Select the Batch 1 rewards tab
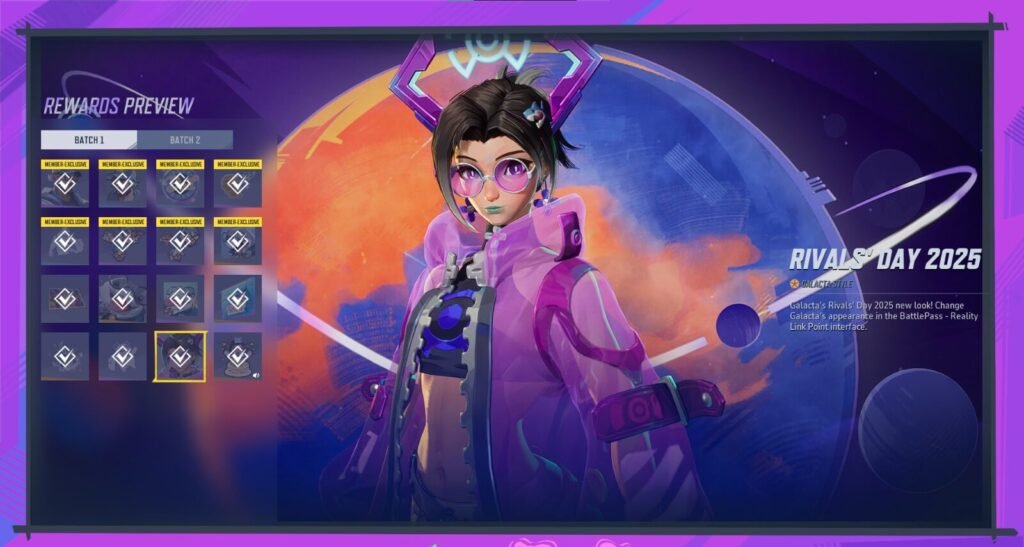This screenshot has width=1024, height=547. tap(89, 140)
